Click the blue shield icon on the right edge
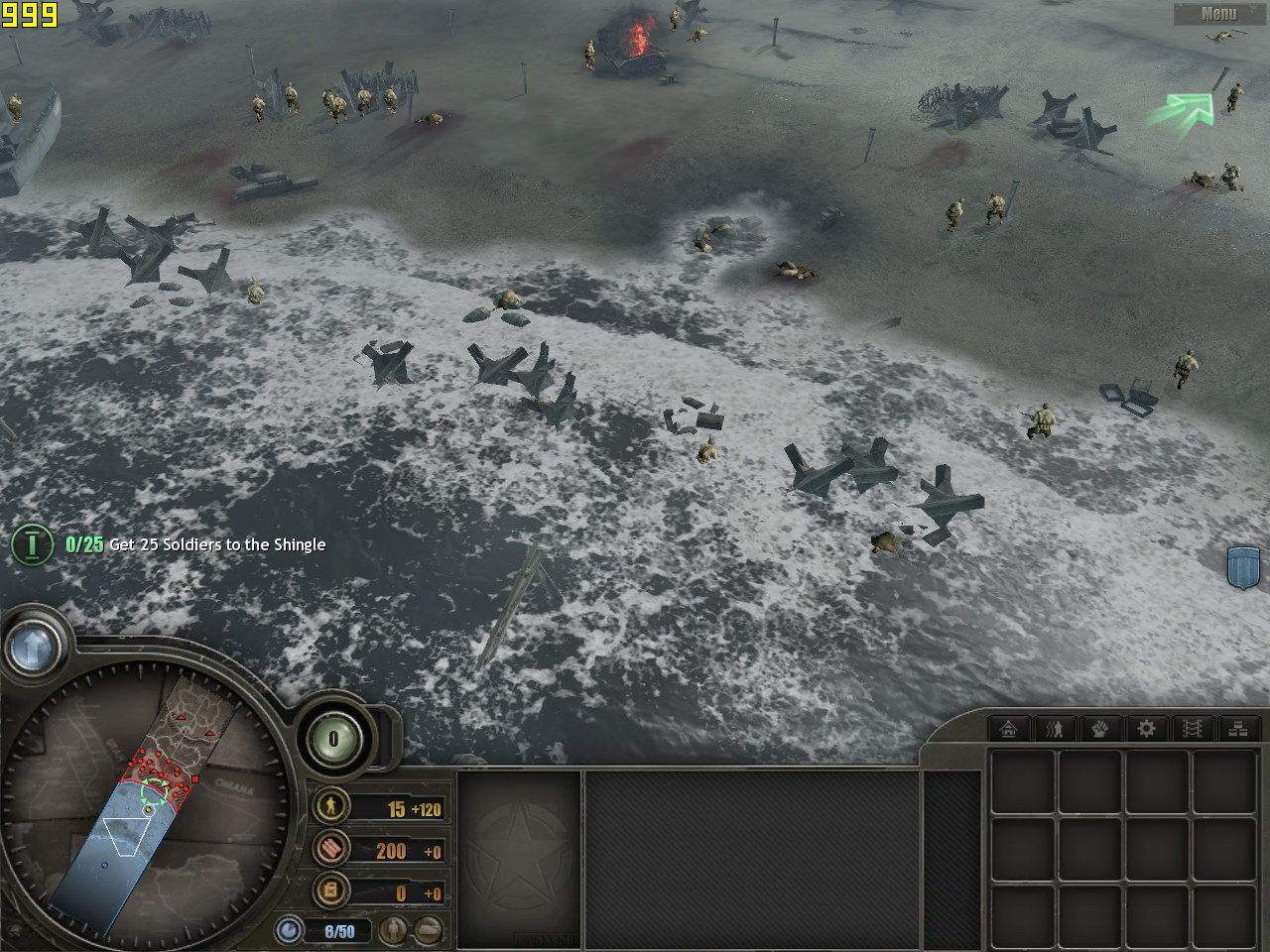This screenshot has height=952, width=1270. point(1243,566)
